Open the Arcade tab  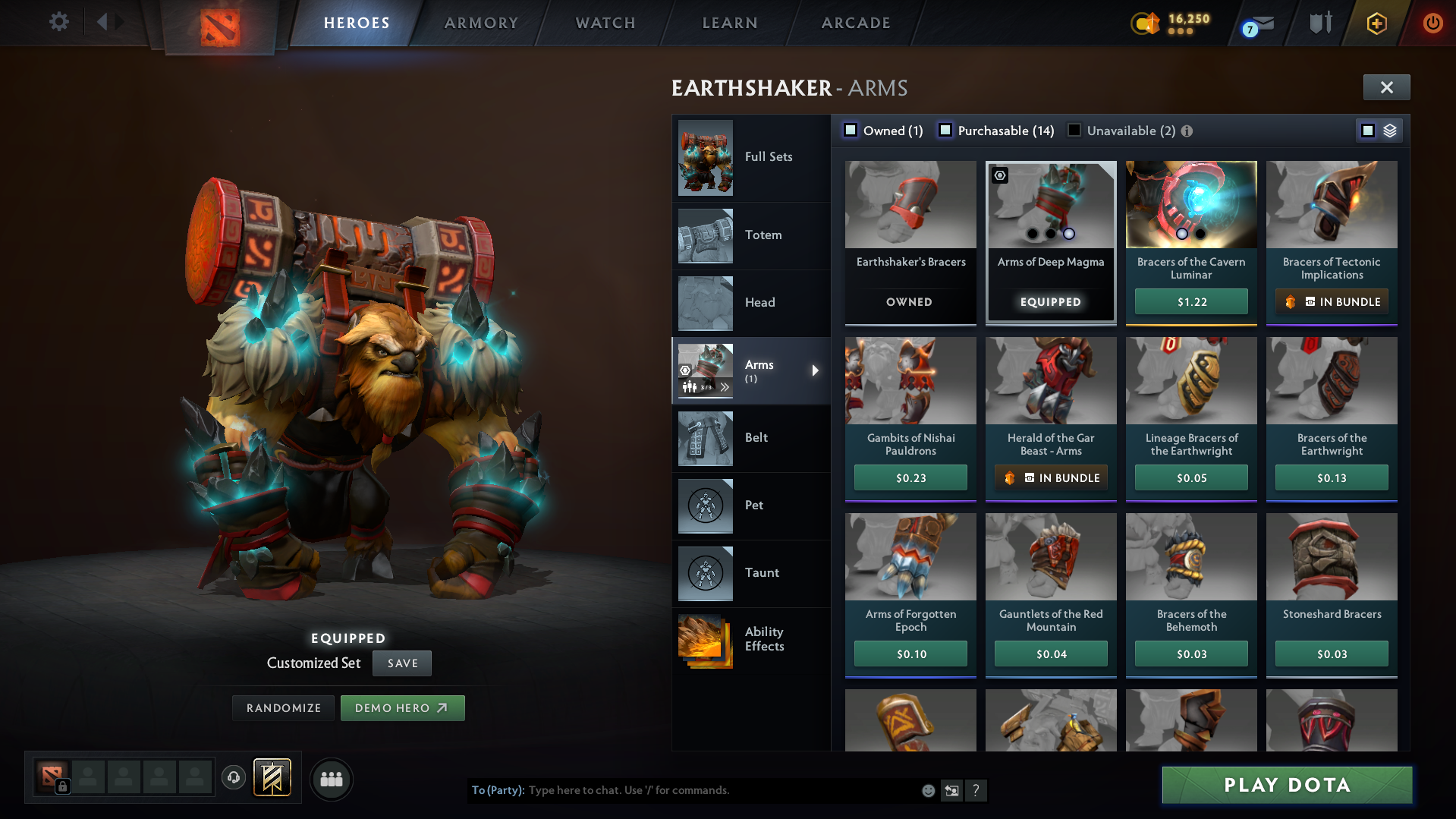855,23
